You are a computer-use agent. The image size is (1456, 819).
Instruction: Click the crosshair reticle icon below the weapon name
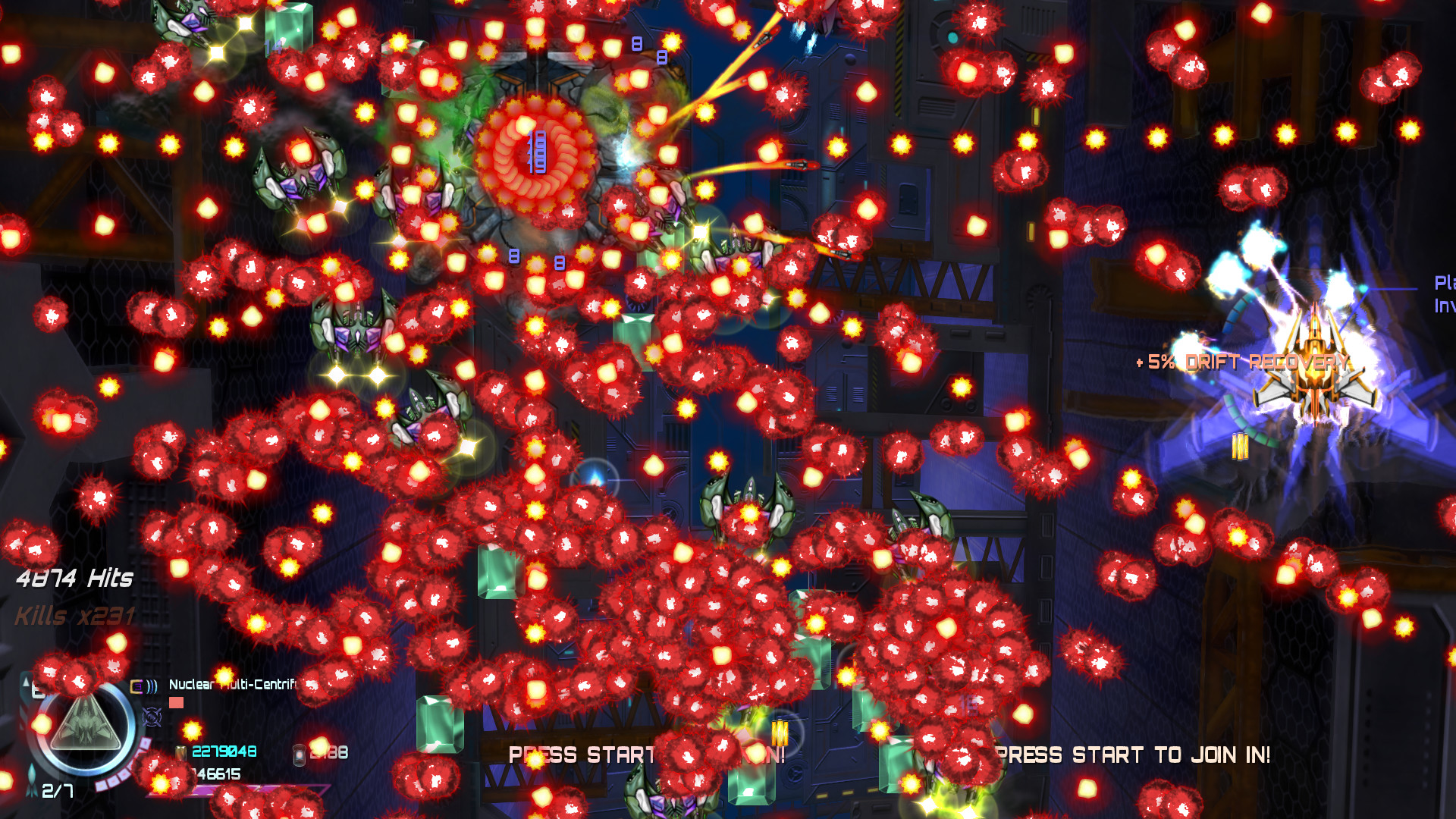(x=152, y=717)
